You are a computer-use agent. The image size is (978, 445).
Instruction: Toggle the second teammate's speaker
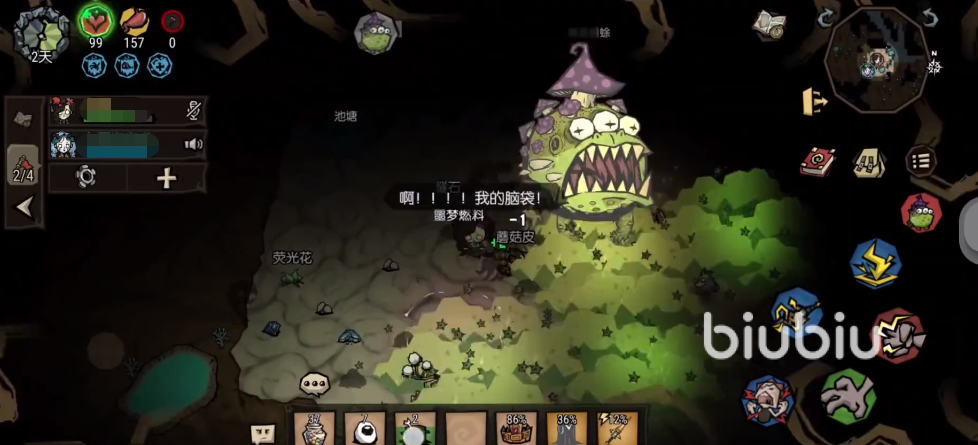pyautogui.click(x=194, y=144)
